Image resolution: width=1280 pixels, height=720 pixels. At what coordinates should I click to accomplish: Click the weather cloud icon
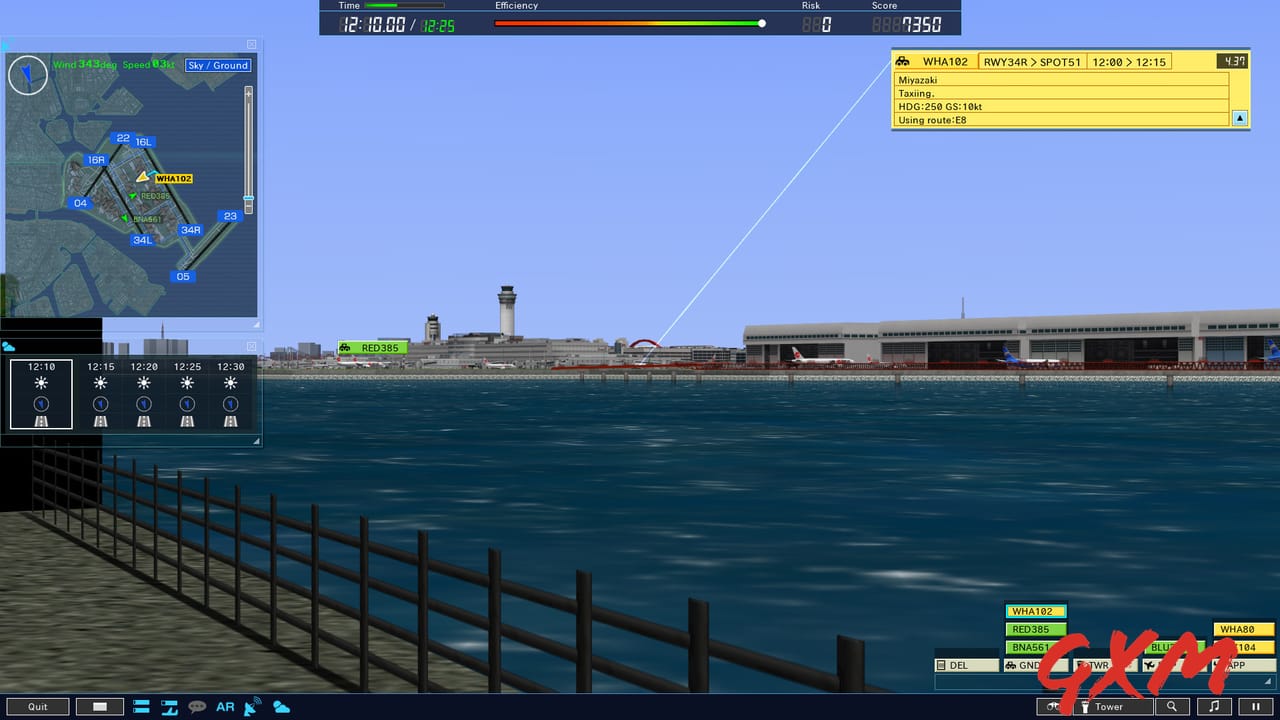pyautogui.click(x=281, y=706)
